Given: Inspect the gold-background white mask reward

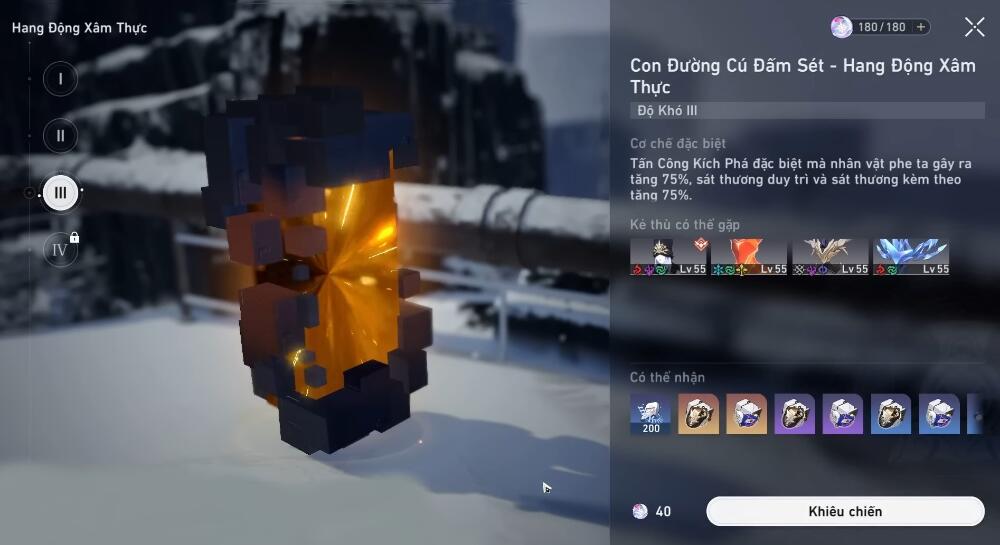Looking at the screenshot, I should pos(746,414).
